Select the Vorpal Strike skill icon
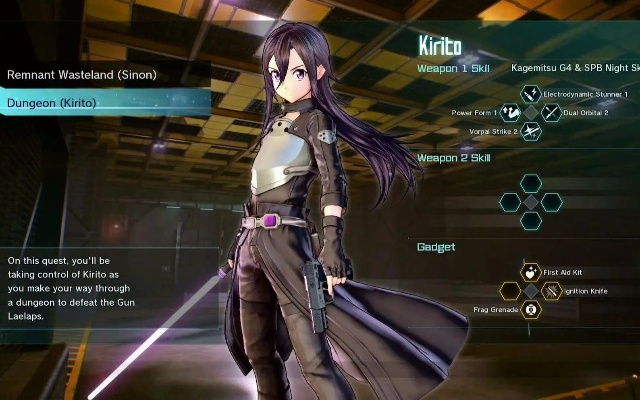 click(x=531, y=131)
